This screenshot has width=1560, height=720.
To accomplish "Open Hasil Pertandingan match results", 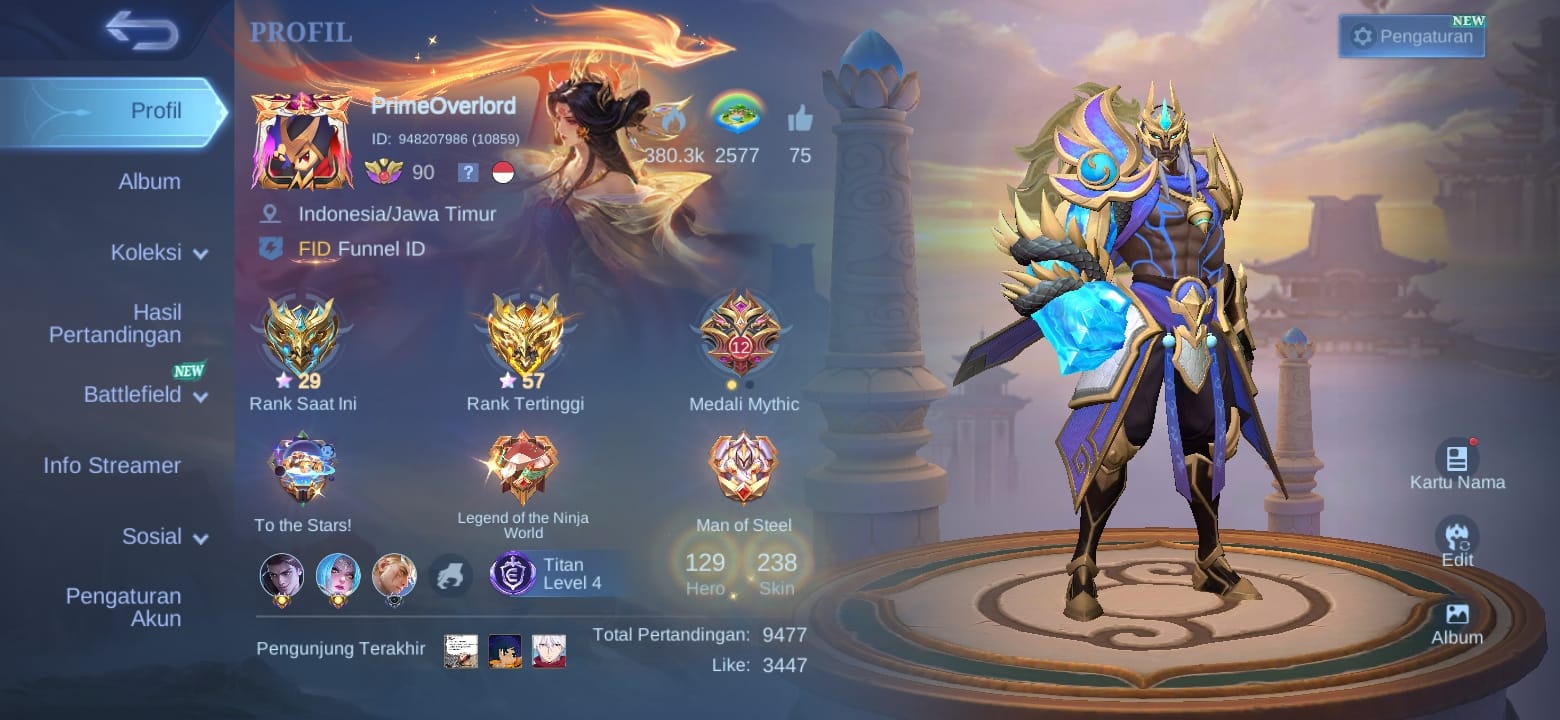I will 115,324.
